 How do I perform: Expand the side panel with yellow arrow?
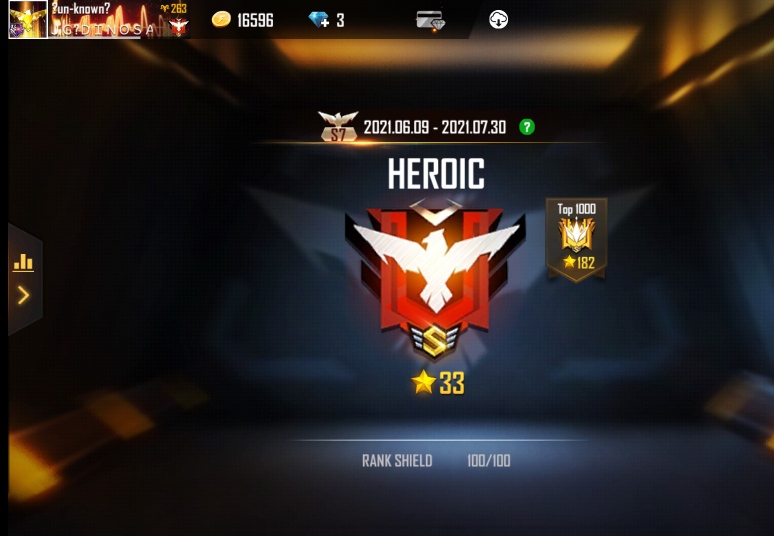pos(23,295)
